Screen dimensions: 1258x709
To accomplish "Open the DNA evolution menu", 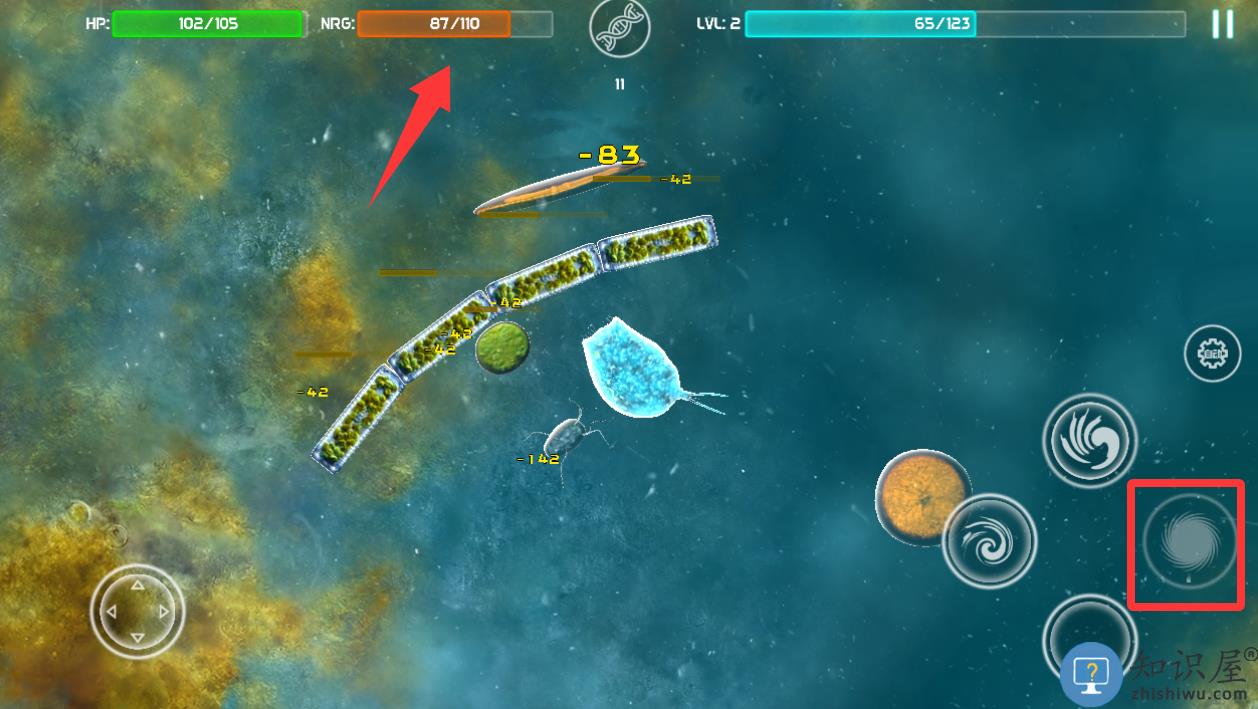I will point(619,31).
